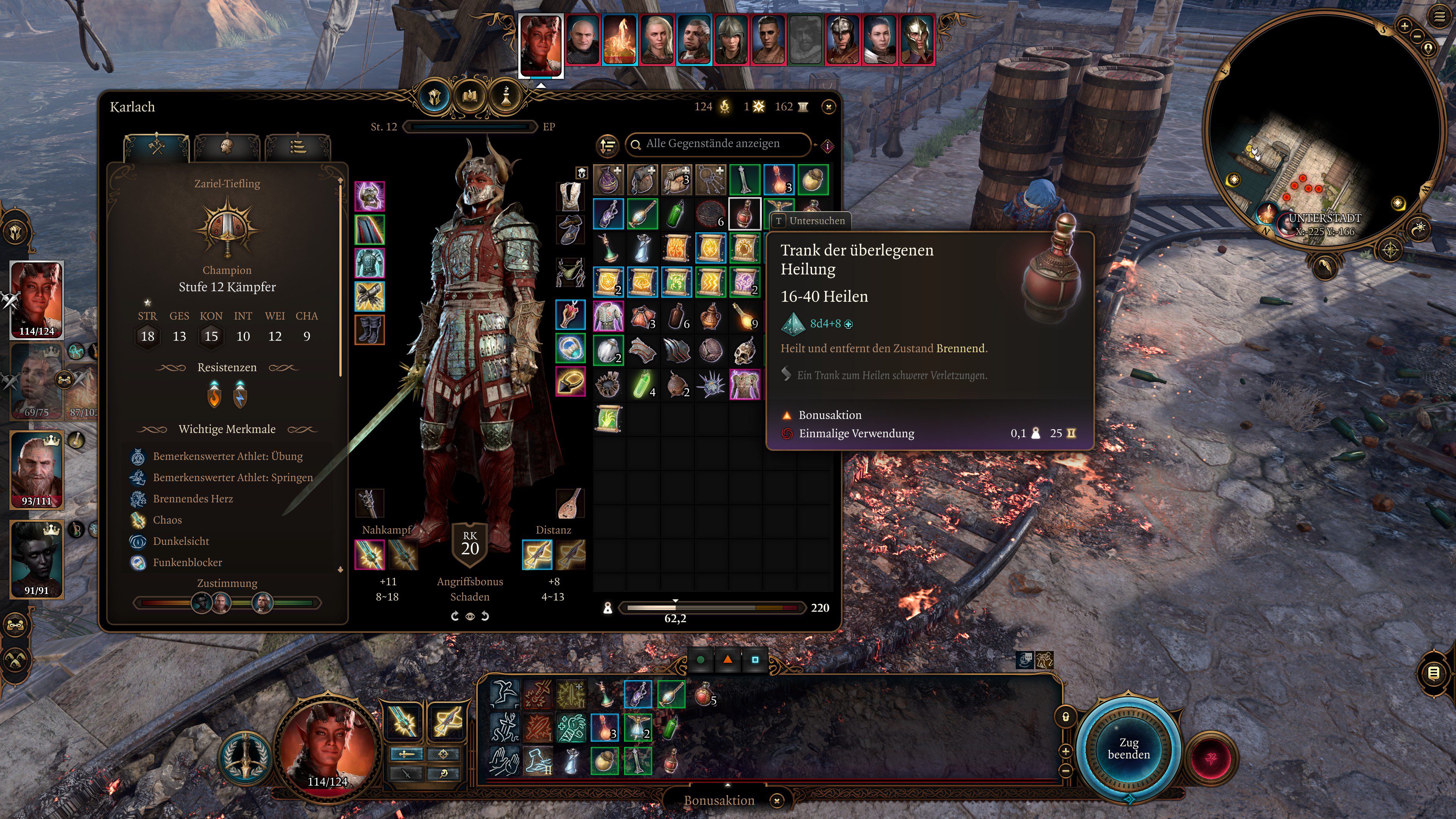Screen dimensions: 1456x819
Task: Zoom in the minimap with plus button
Action: coord(1404,25)
